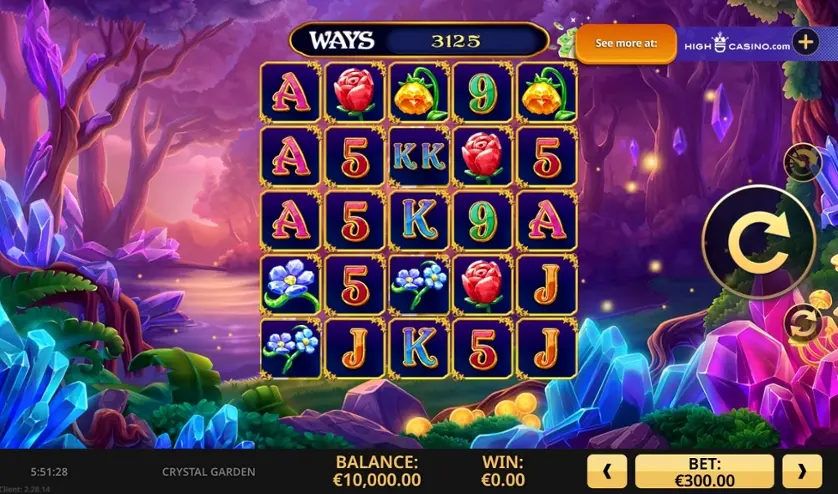Image resolution: width=838 pixels, height=494 pixels.
Task: Increase the bet with the right arrow
Action: point(801,471)
